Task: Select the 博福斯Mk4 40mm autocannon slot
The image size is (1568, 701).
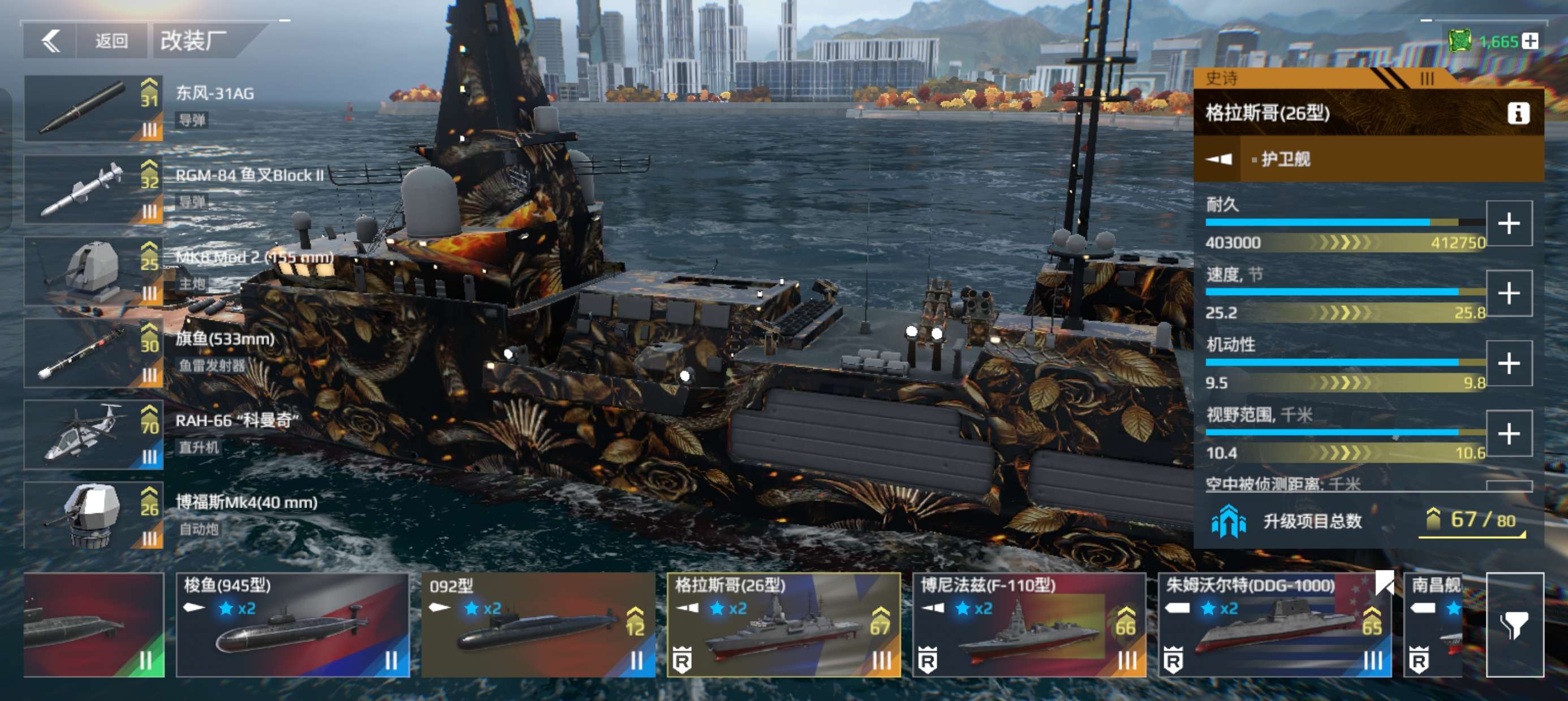Action: pos(94,516)
